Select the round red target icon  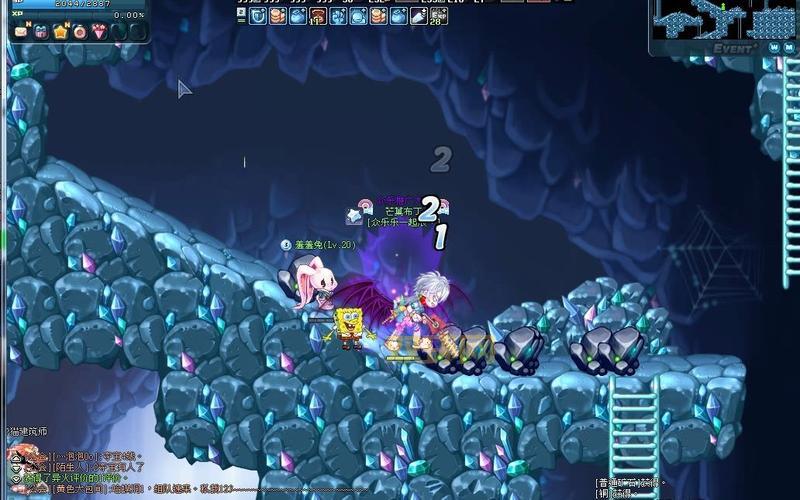point(79,32)
